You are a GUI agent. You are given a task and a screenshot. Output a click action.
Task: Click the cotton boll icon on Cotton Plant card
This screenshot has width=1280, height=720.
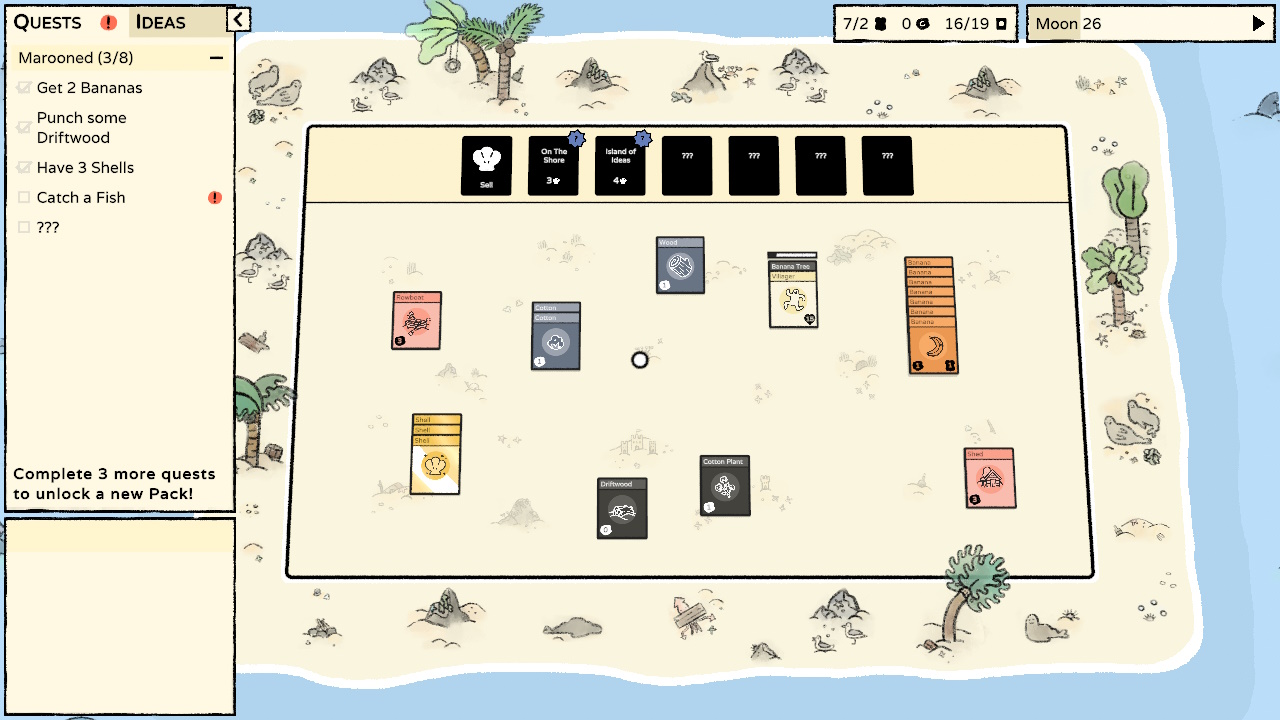point(724,489)
